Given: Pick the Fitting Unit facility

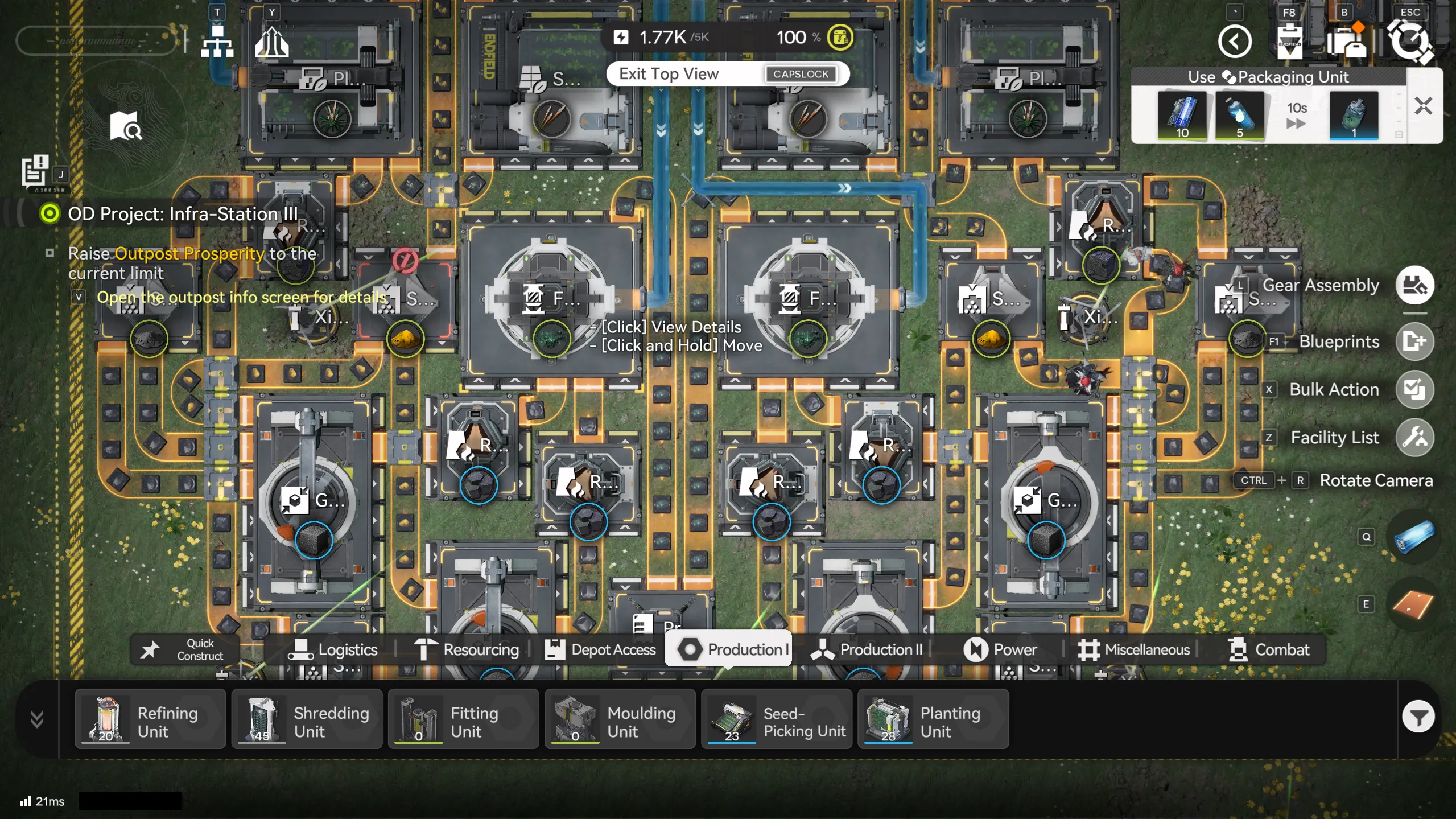Looking at the screenshot, I should tap(463, 720).
